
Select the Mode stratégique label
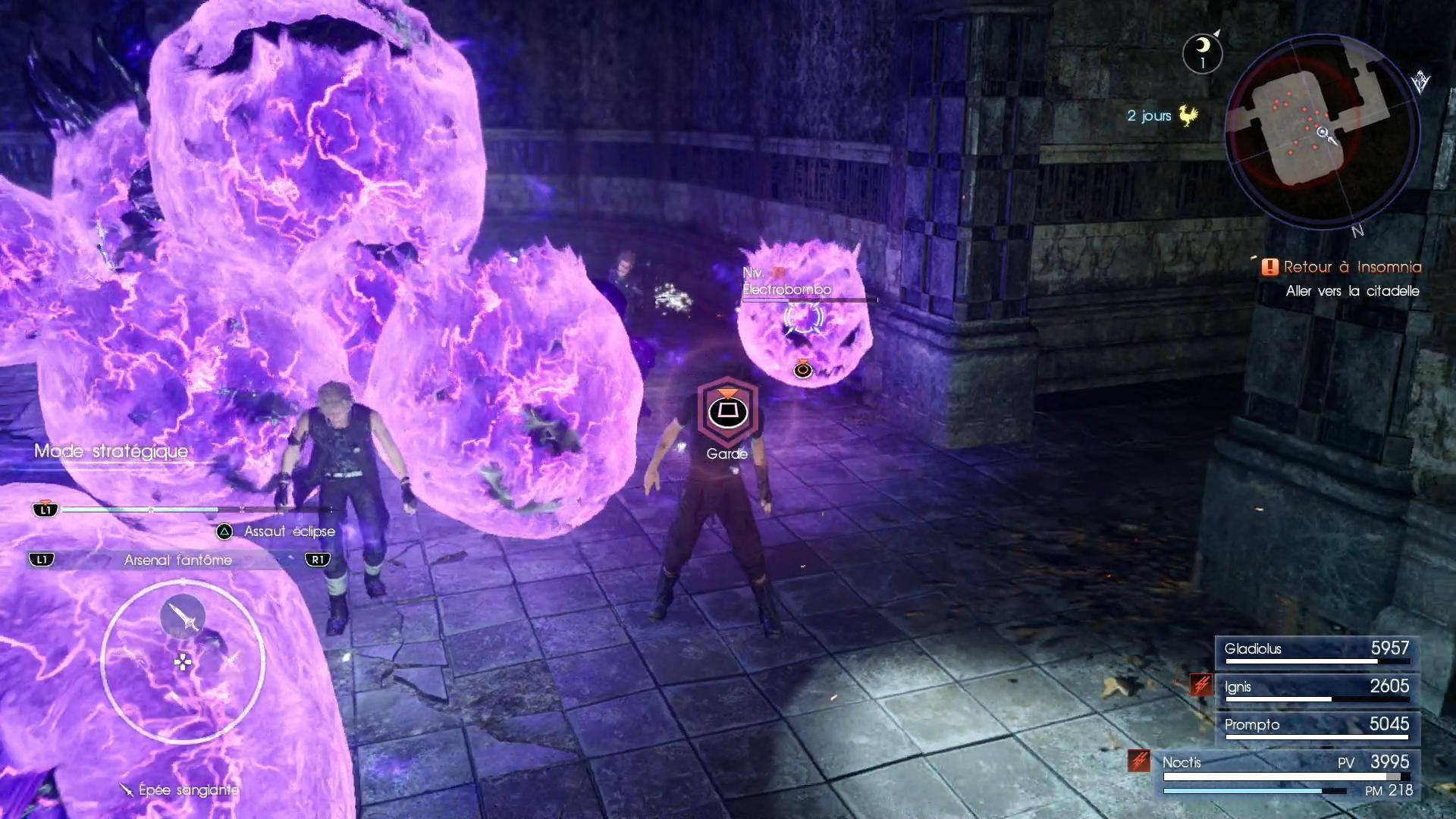tap(111, 451)
